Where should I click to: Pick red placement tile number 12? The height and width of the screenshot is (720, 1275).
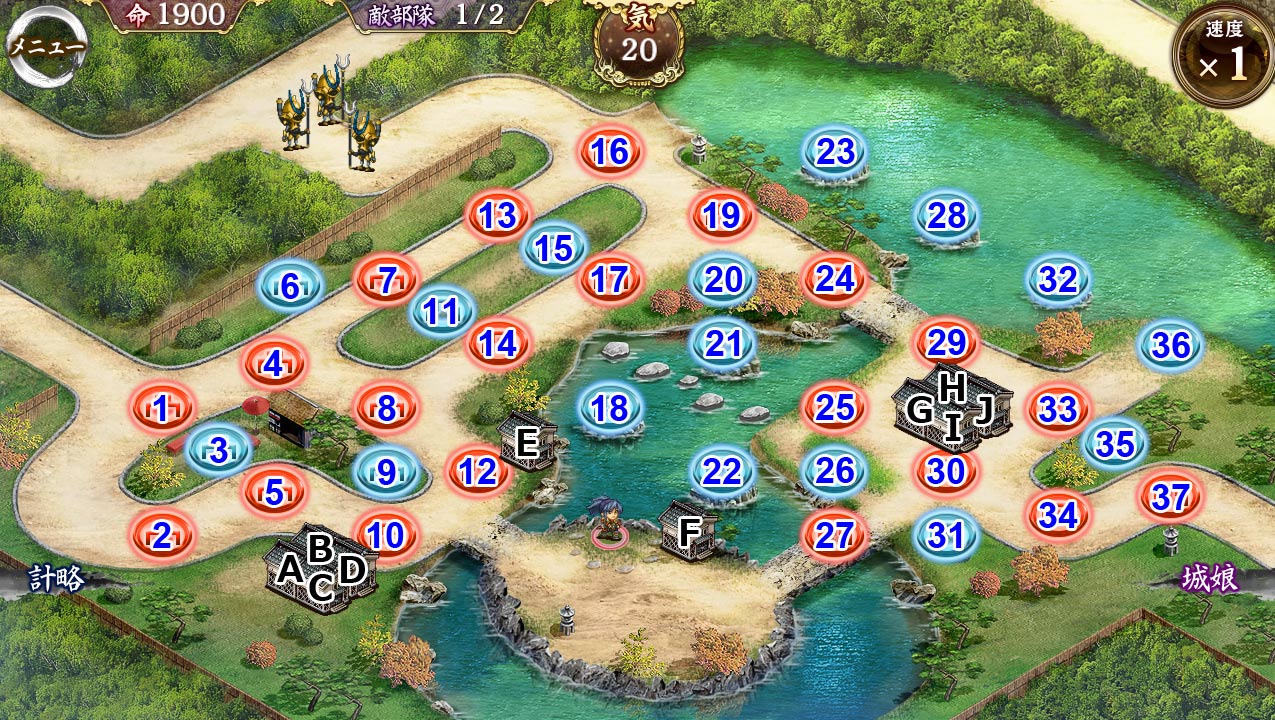pyautogui.click(x=479, y=472)
